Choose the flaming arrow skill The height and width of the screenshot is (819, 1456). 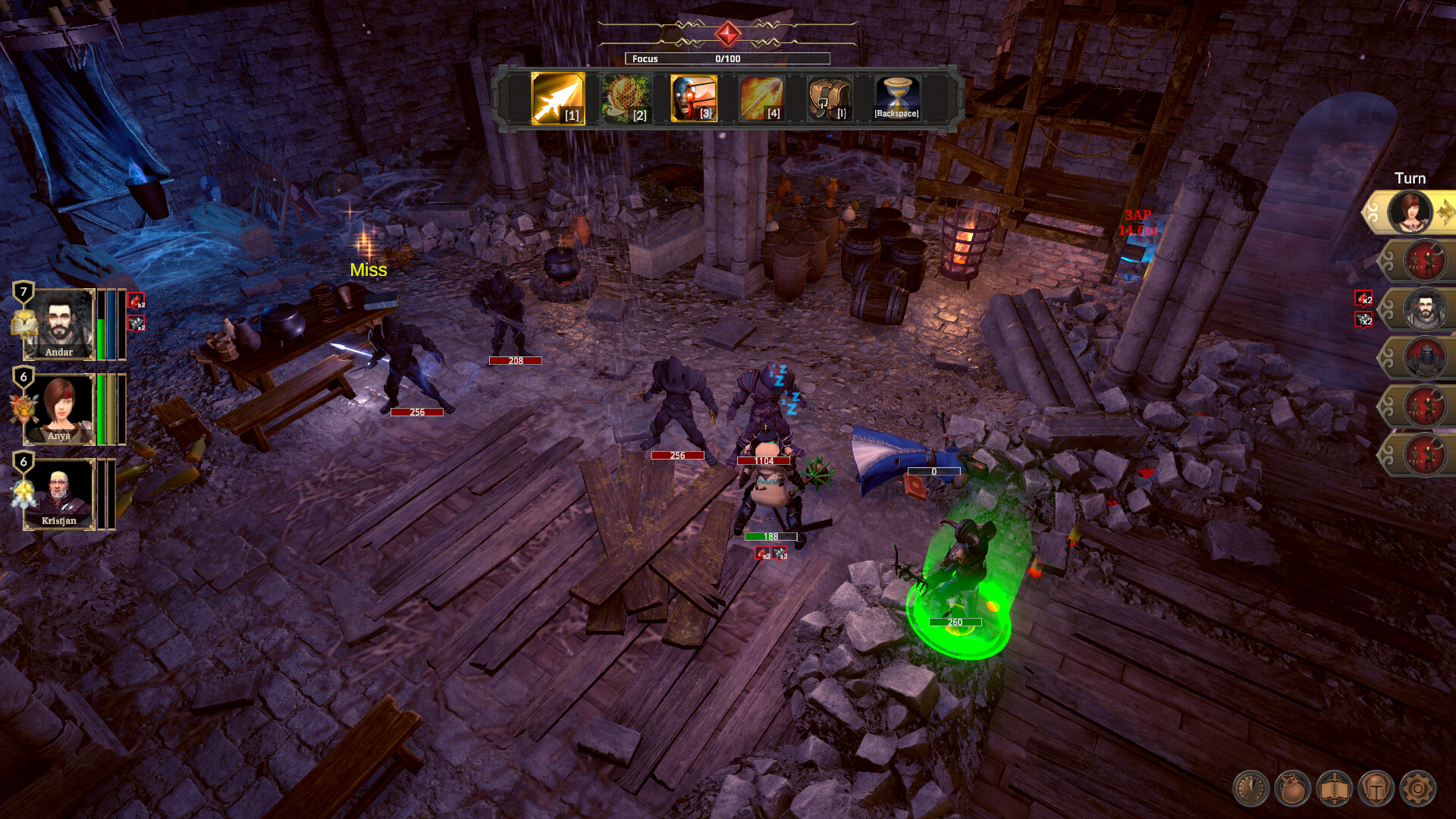tap(761, 99)
